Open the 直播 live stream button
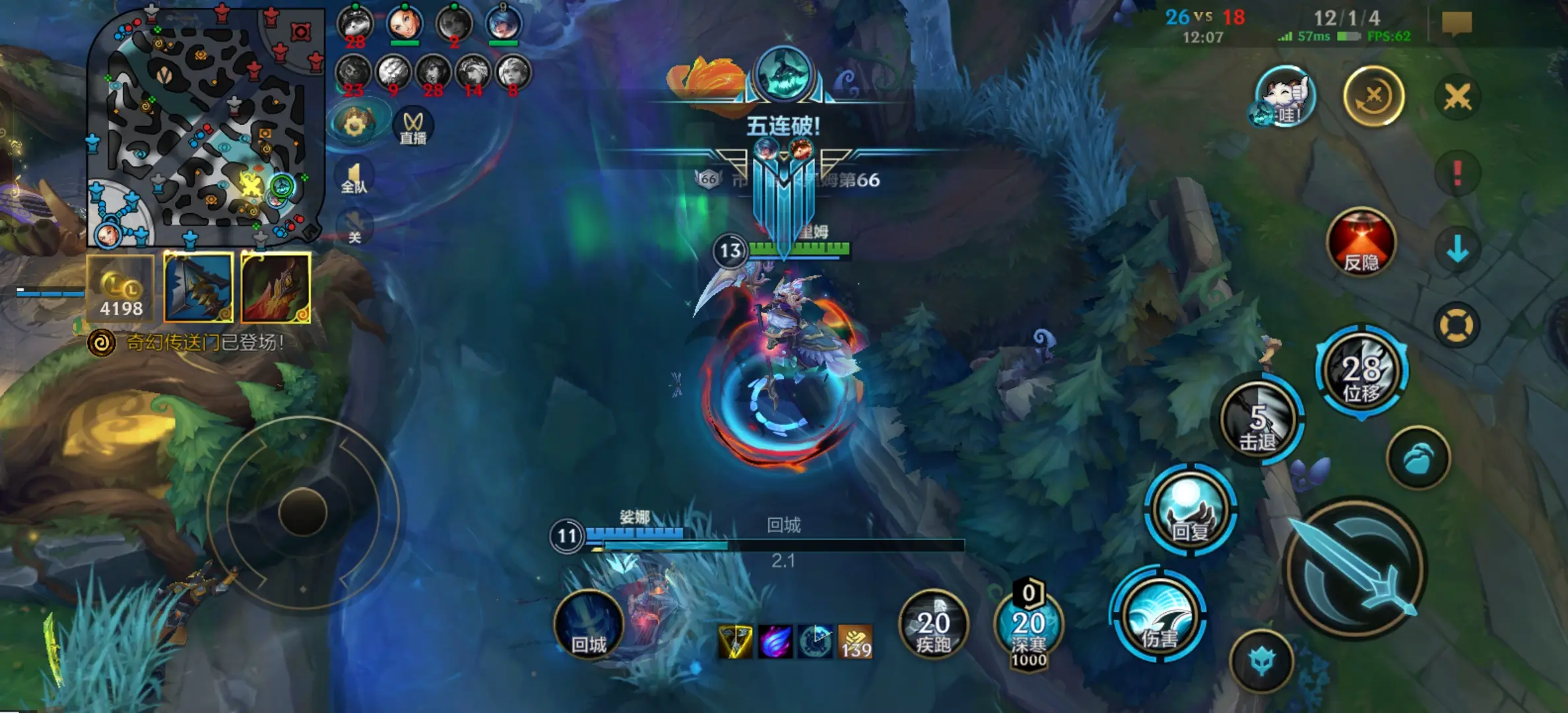Viewport: 1568px width, 713px height. click(x=413, y=125)
